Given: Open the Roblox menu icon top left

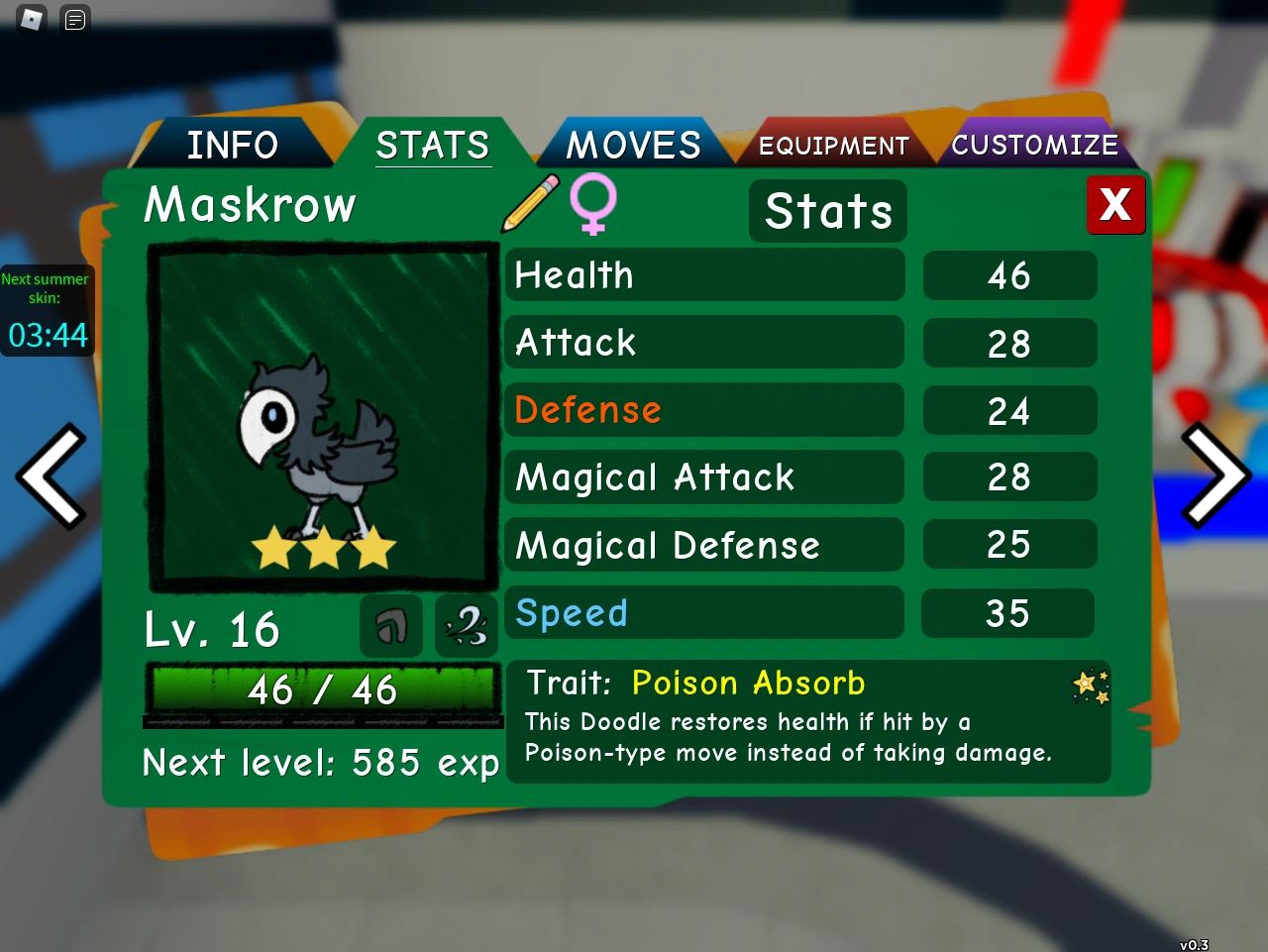Looking at the screenshot, I should pos(30,19).
